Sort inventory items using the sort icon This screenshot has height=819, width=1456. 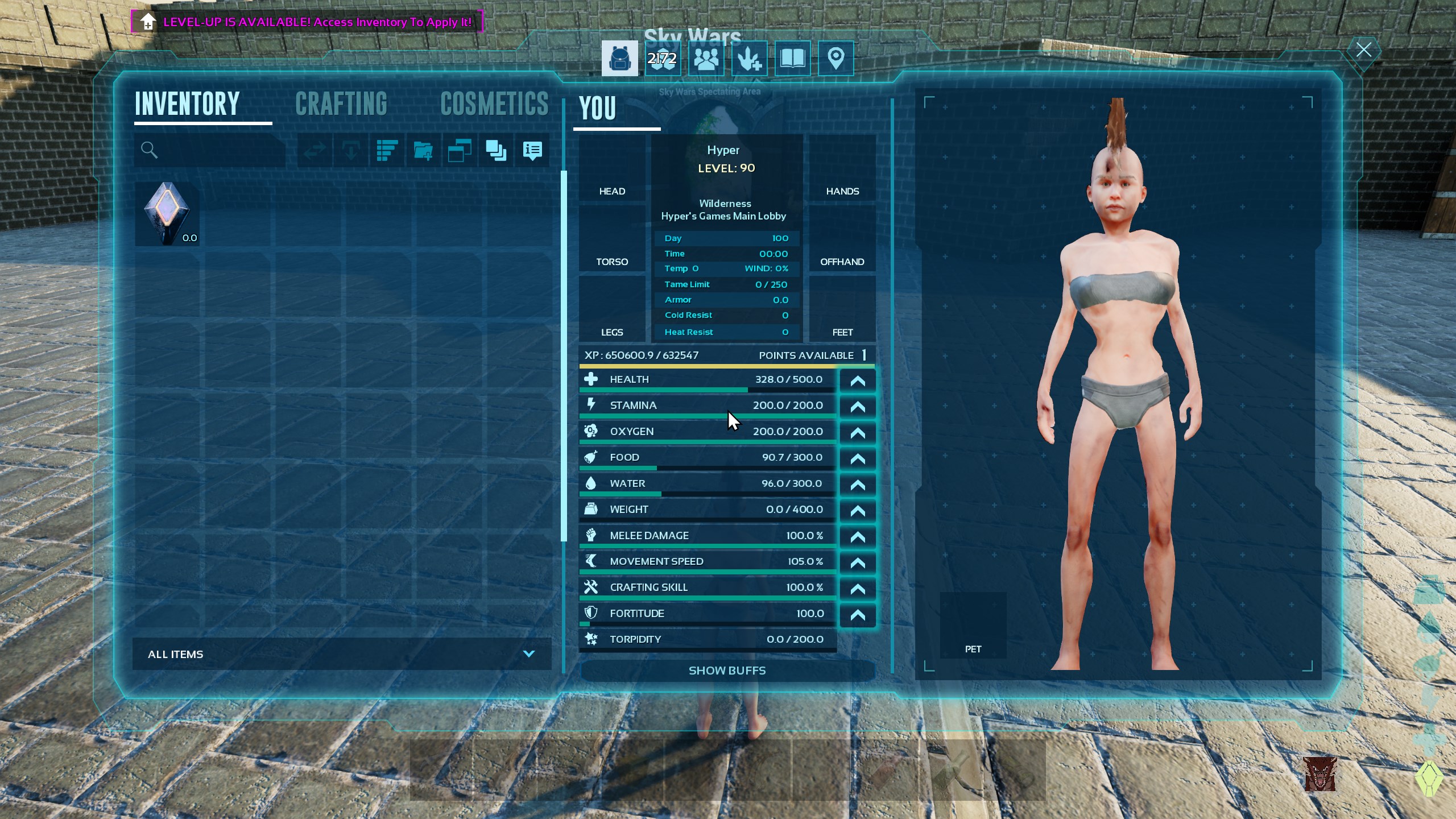click(387, 151)
